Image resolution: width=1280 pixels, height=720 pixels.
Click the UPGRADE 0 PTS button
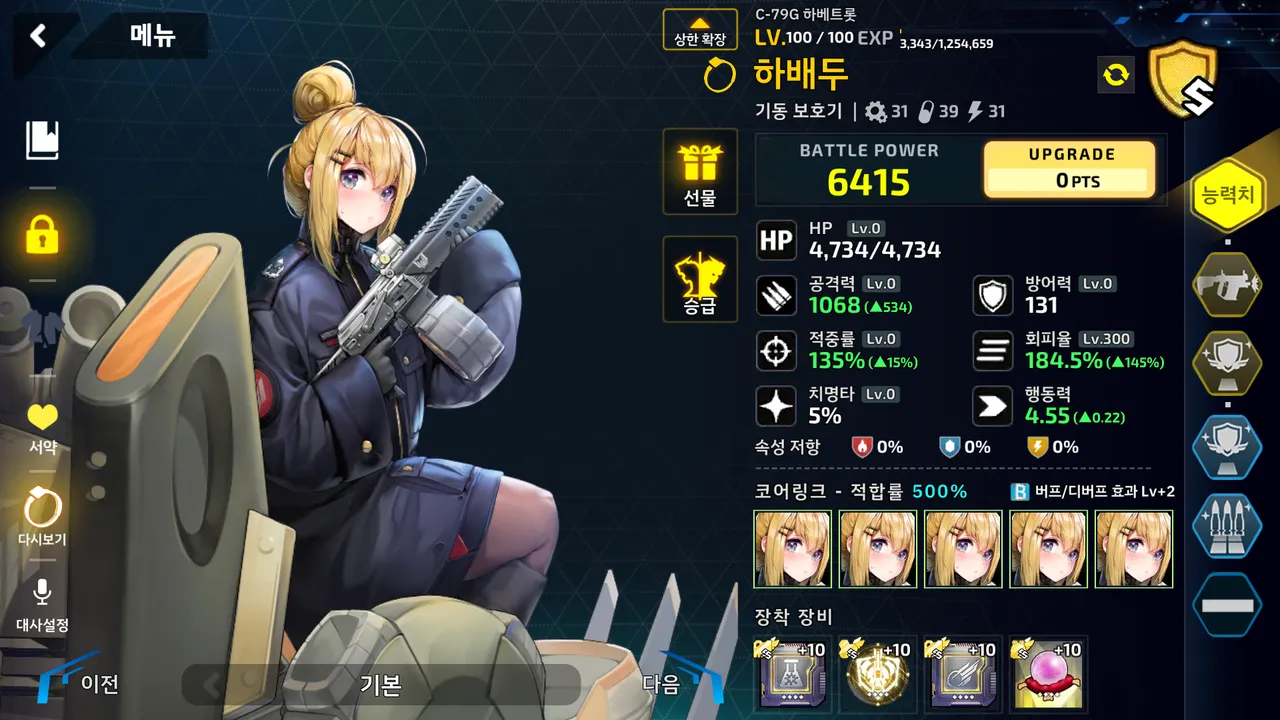(x=1069, y=169)
